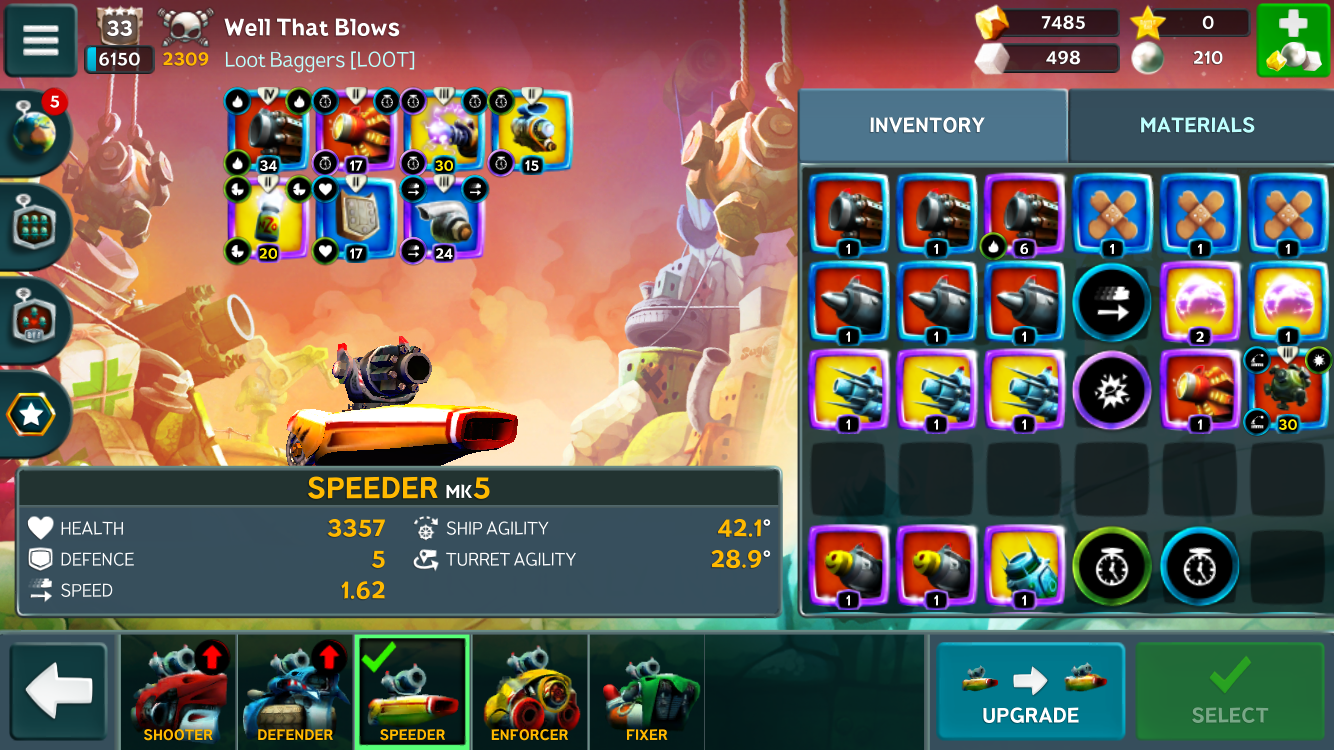Image resolution: width=1334 pixels, height=750 pixels.
Task: Switch to the Materials tab
Action: pyautogui.click(x=1196, y=125)
